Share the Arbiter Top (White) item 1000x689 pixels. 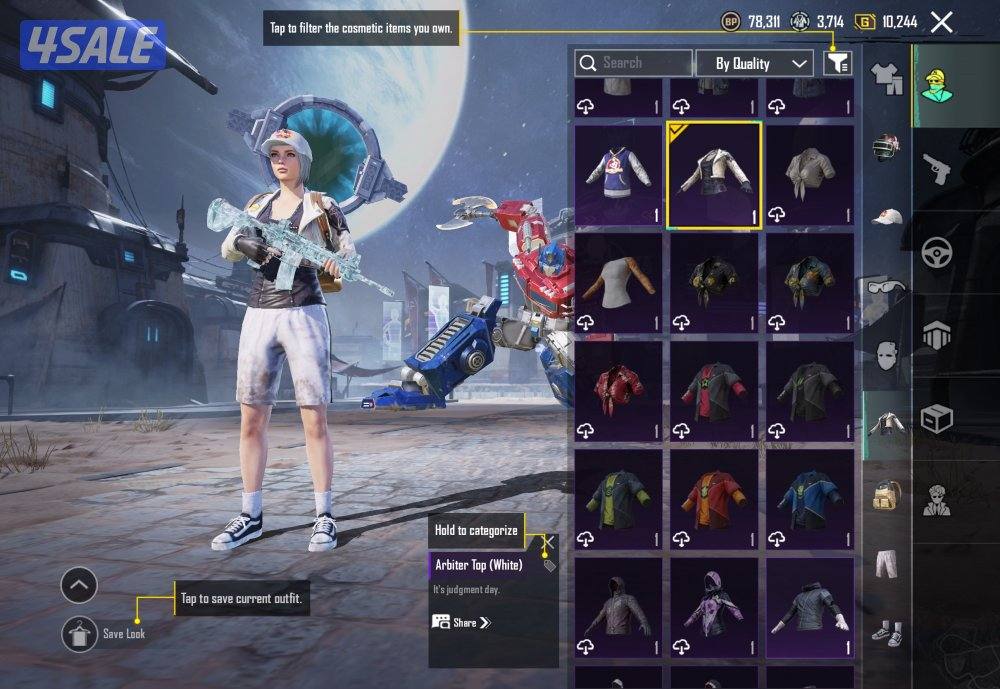coord(463,622)
